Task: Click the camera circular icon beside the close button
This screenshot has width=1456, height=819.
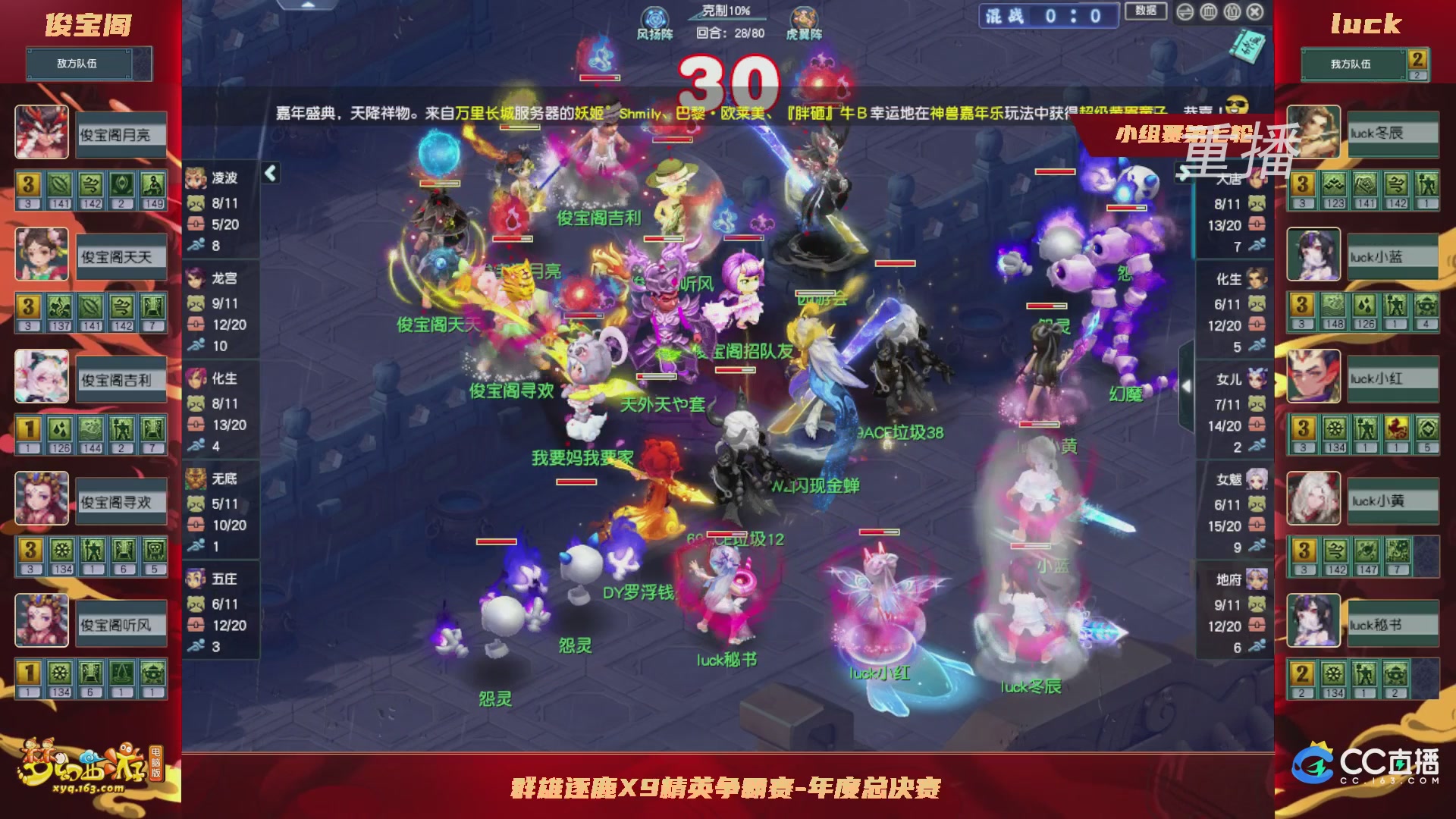Action: pyautogui.click(x=1232, y=12)
